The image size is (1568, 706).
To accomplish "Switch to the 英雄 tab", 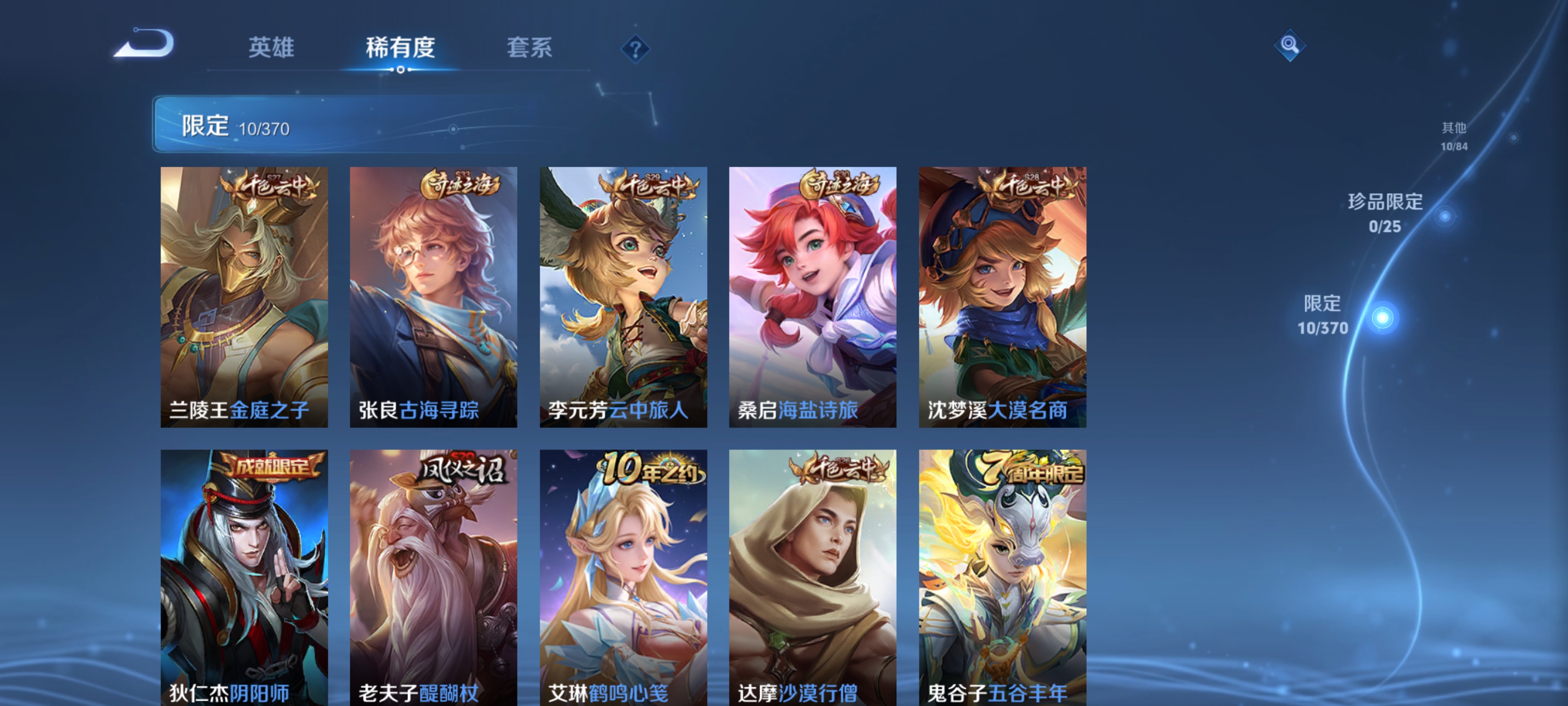I will pos(270,49).
